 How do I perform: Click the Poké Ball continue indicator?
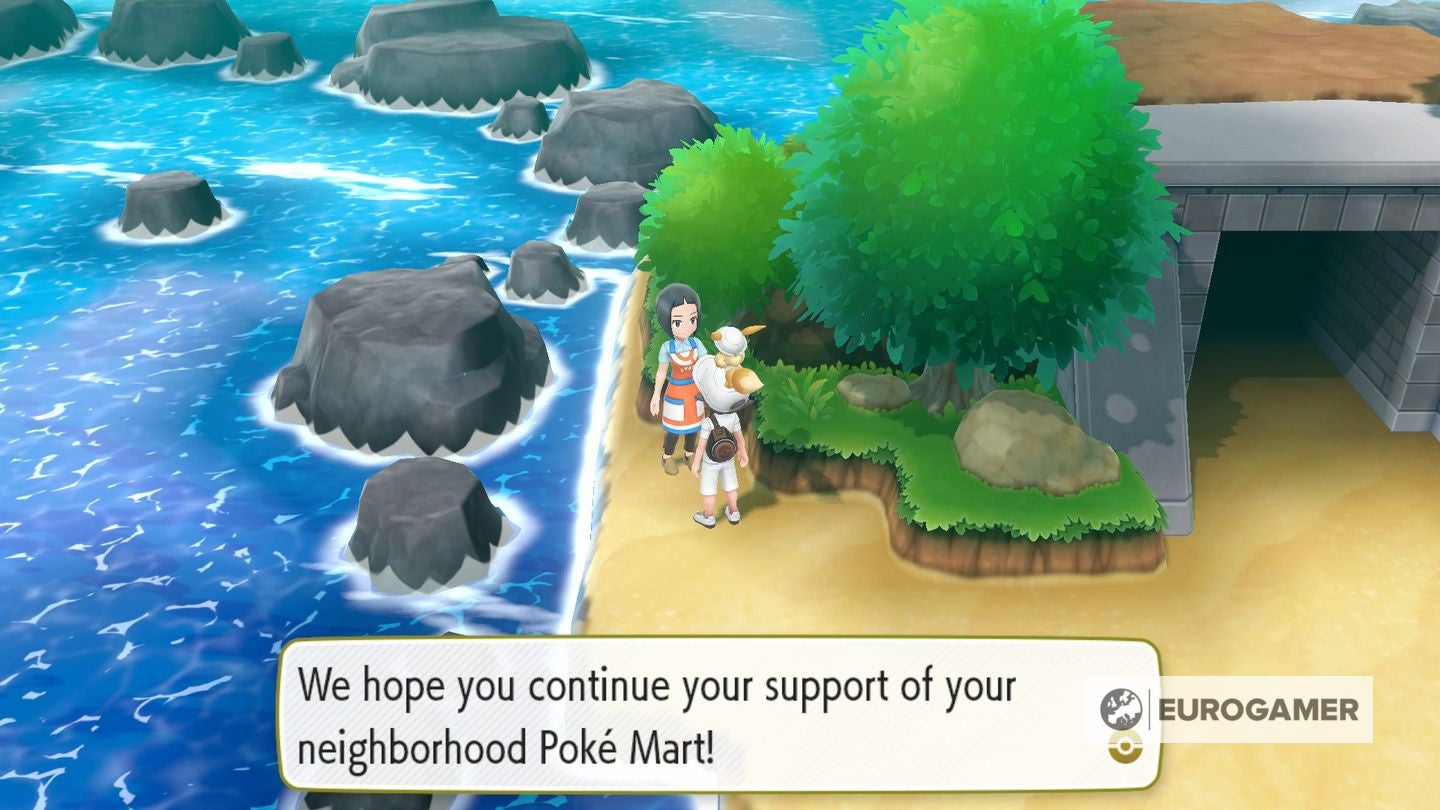[x=1125, y=747]
